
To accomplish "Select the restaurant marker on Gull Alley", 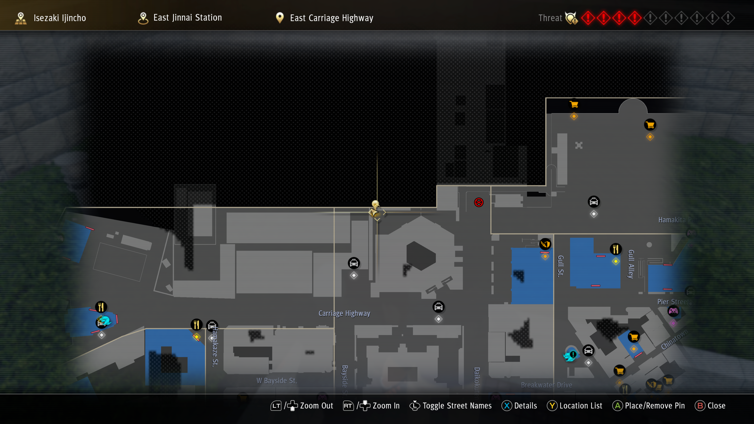I will pyautogui.click(x=615, y=250).
